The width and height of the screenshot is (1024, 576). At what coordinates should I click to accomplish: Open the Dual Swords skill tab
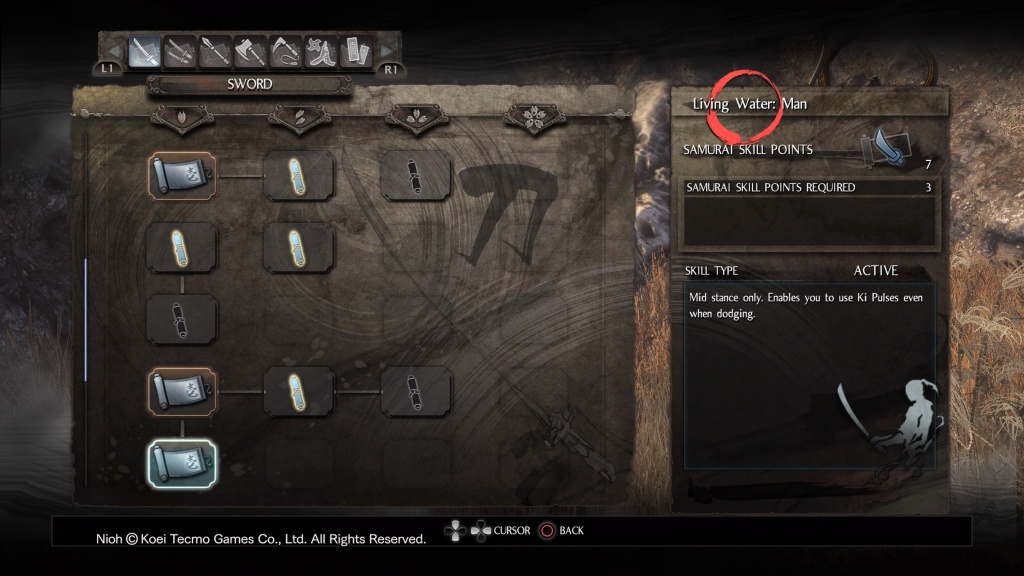[180, 49]
